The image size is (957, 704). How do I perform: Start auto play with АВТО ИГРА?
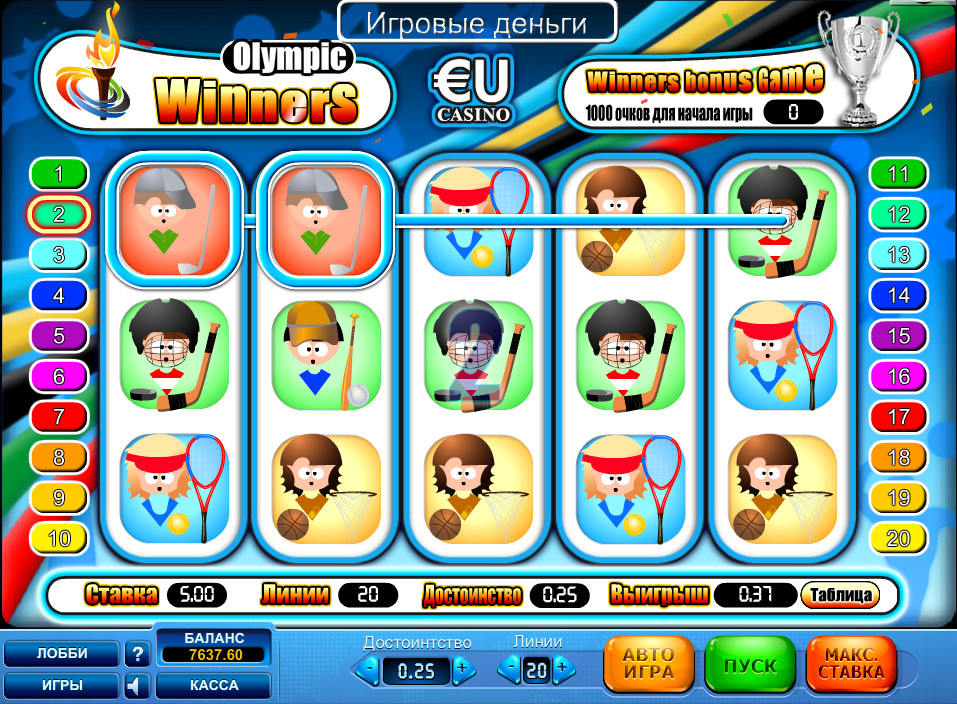pos(648,665)
